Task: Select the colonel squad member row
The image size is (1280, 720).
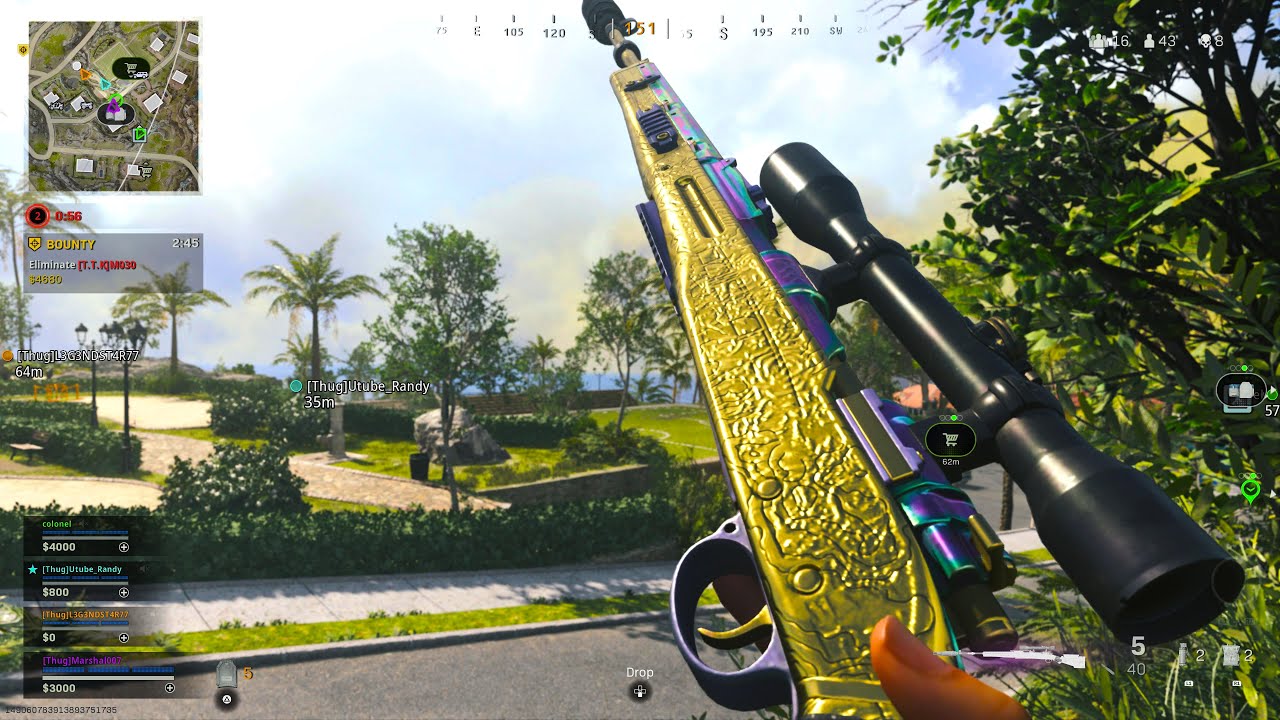Action: pos(84,536)
